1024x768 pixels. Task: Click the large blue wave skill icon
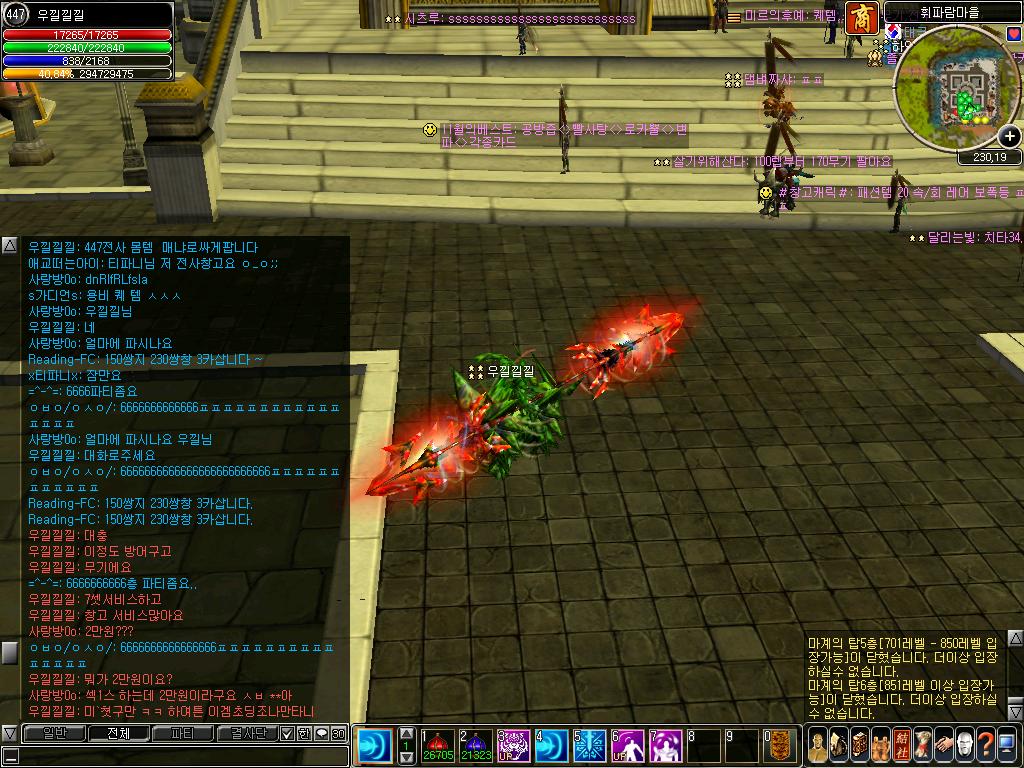[x=376, y=746]
